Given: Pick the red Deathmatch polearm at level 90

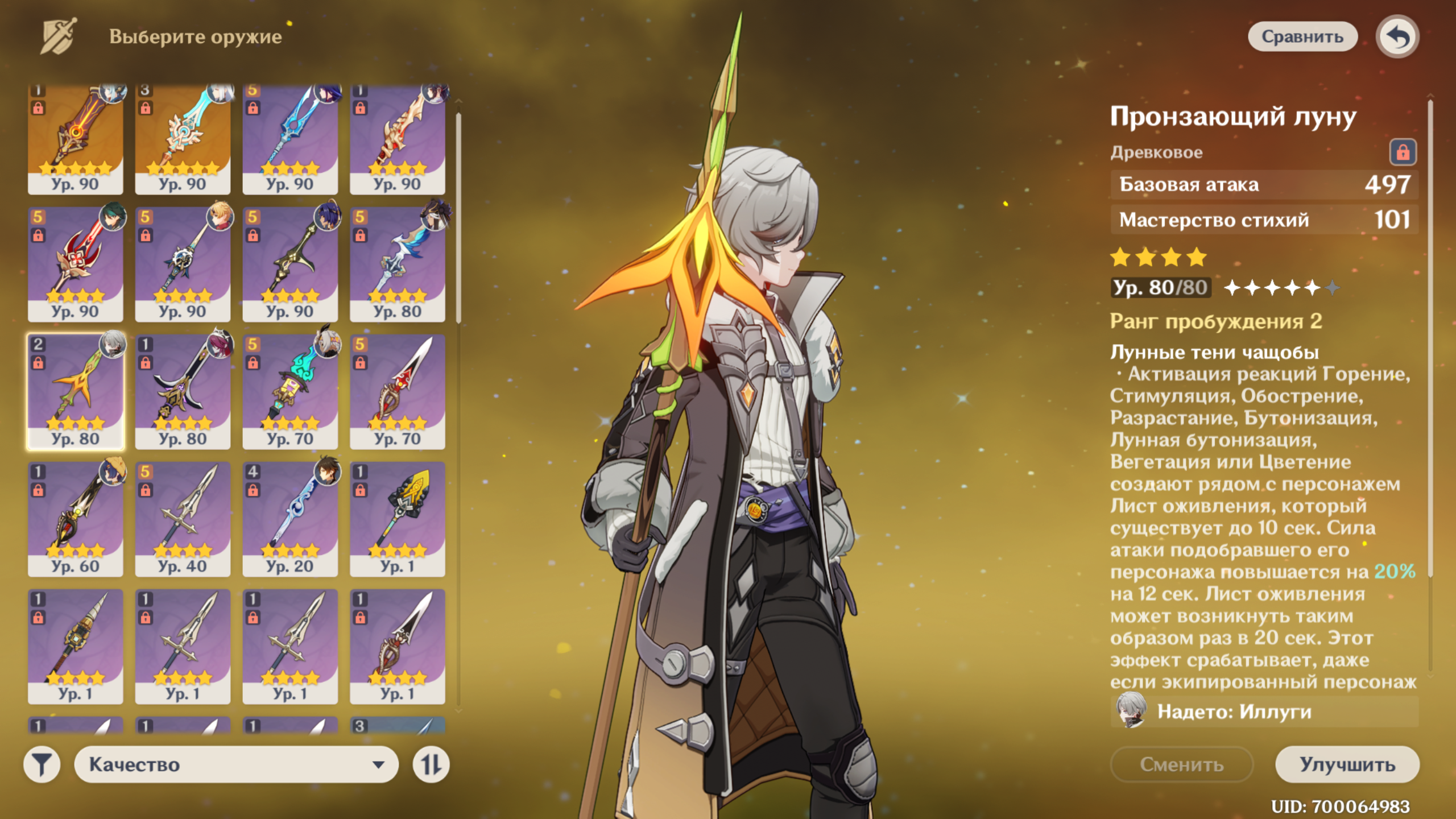Looking at the screenshot, I should point(75,264).
